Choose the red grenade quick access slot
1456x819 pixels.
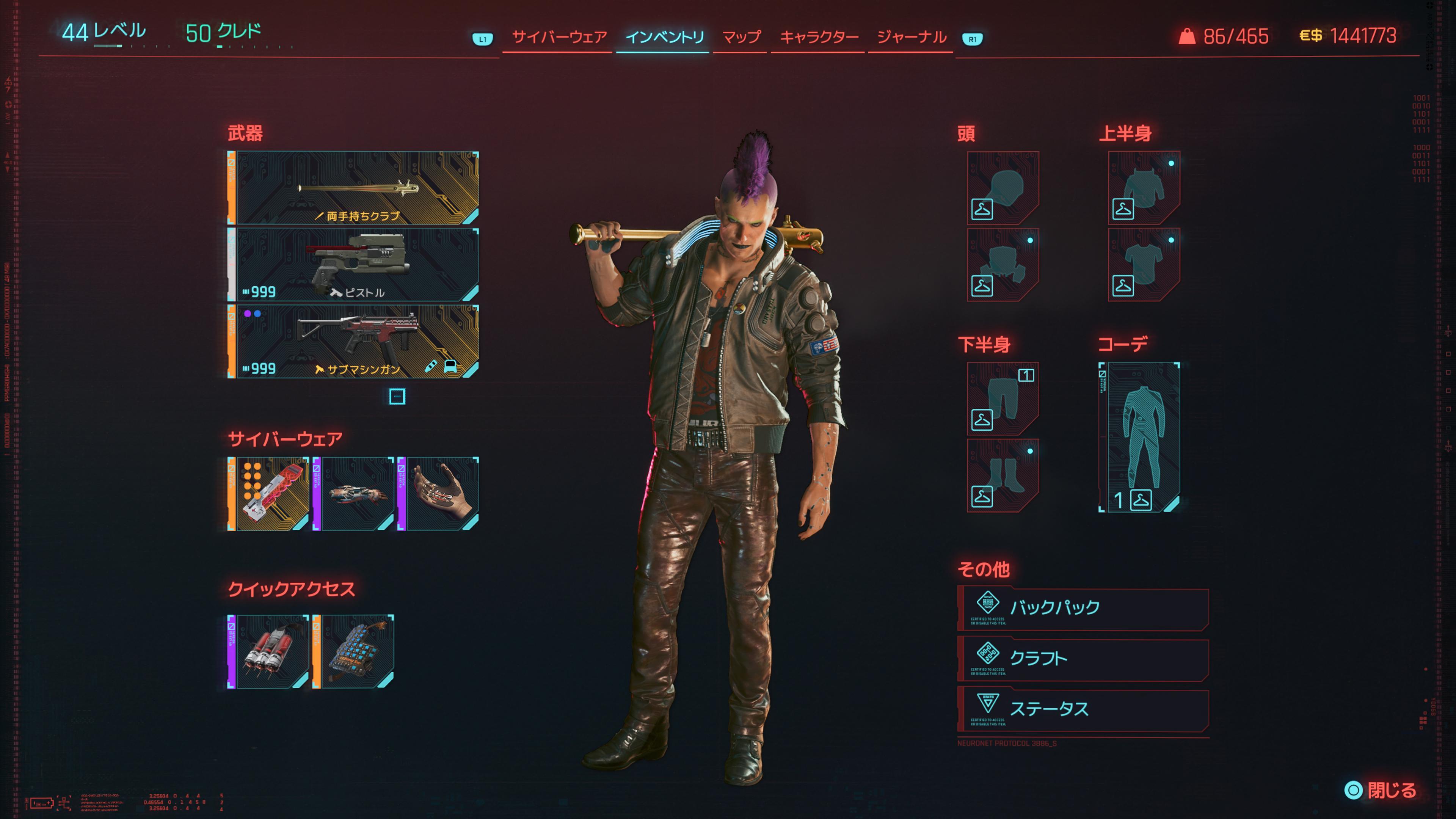pos(269,652)
